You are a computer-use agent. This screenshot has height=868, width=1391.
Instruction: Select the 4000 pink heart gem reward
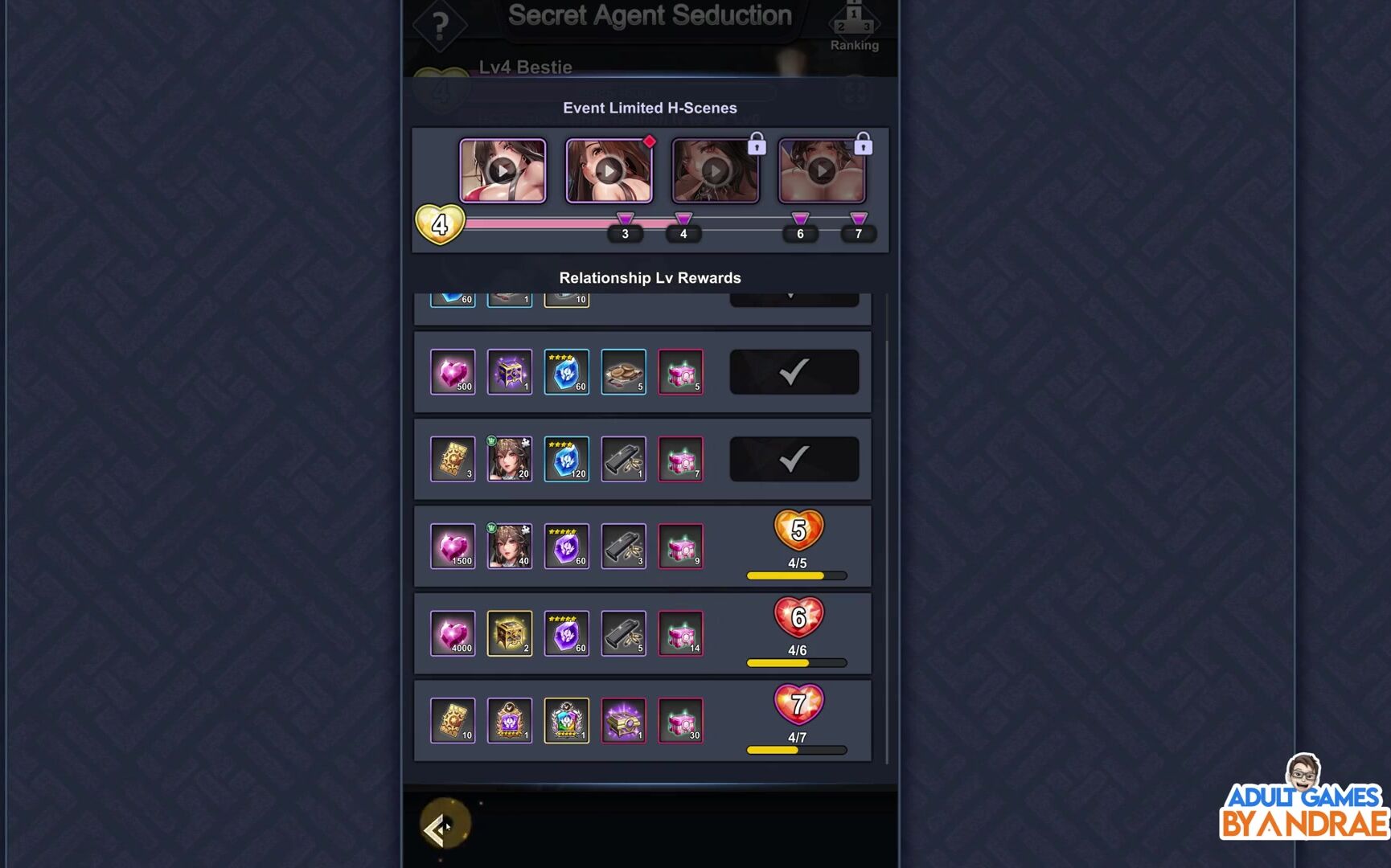coord(453,633)
